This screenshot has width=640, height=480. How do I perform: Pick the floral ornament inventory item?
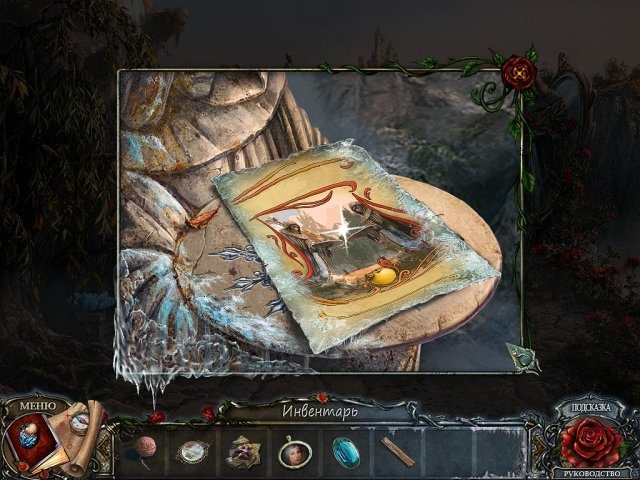click(242, 452)
